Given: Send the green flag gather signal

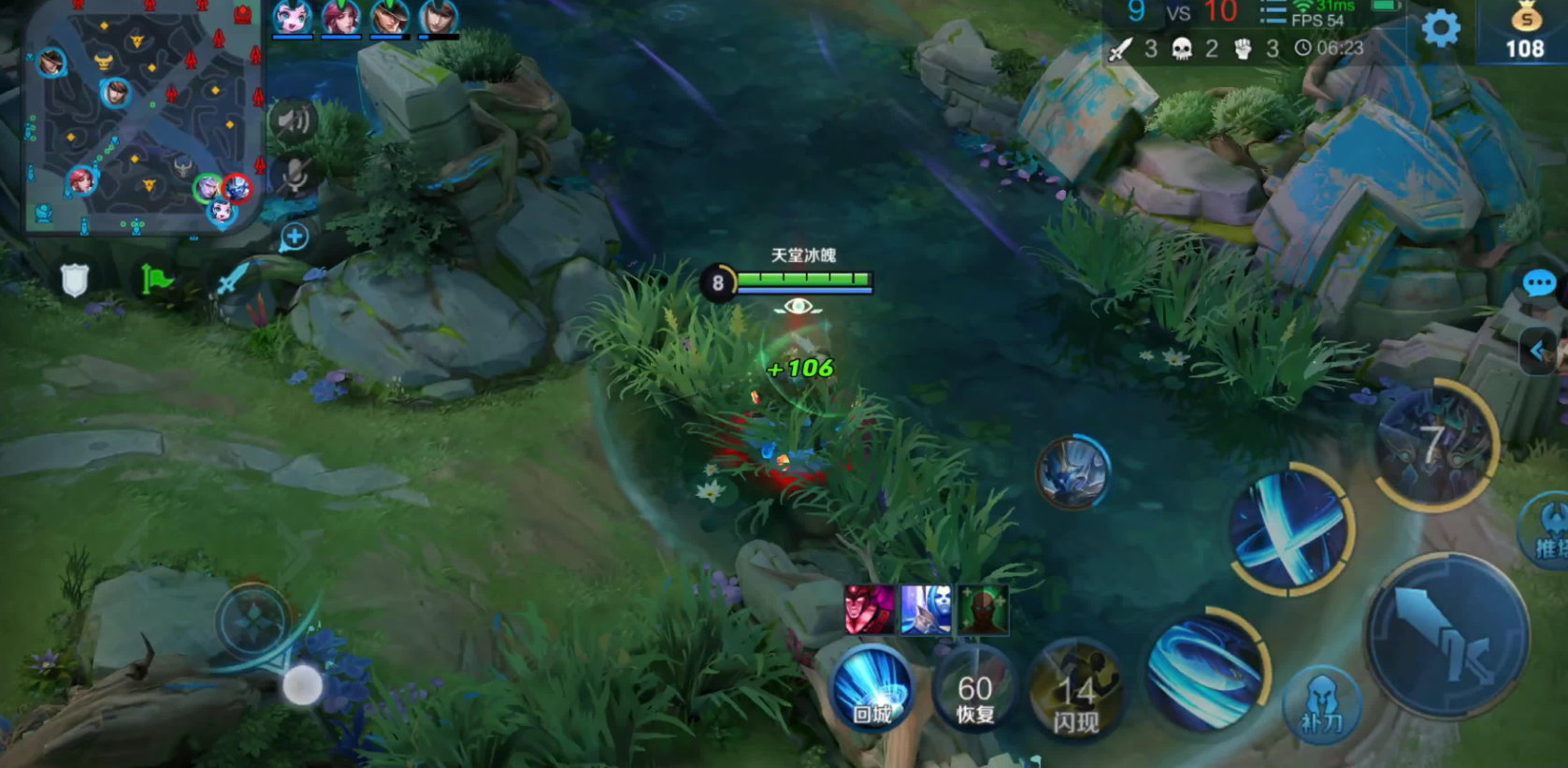Looking at the screenshot, I should (x=157, y=279).
